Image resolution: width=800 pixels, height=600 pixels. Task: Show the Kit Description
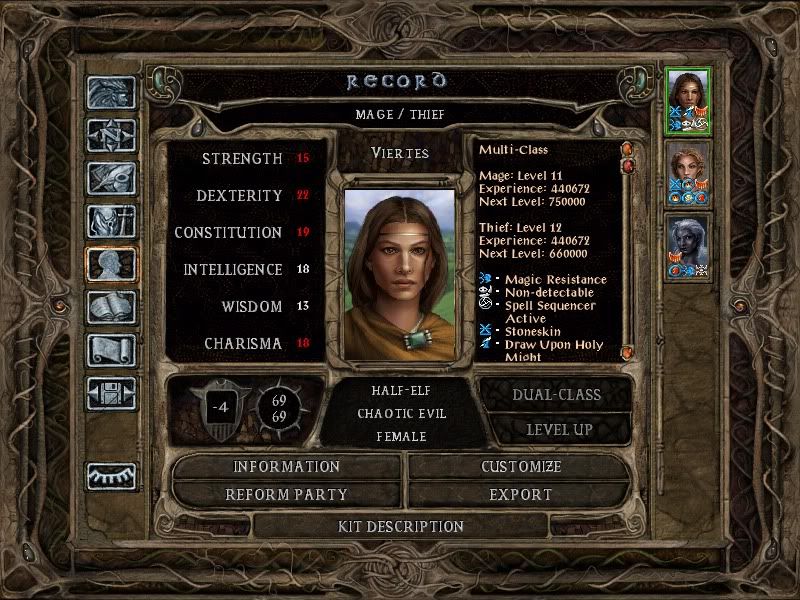pyautogui.click(x=401, y=526)
